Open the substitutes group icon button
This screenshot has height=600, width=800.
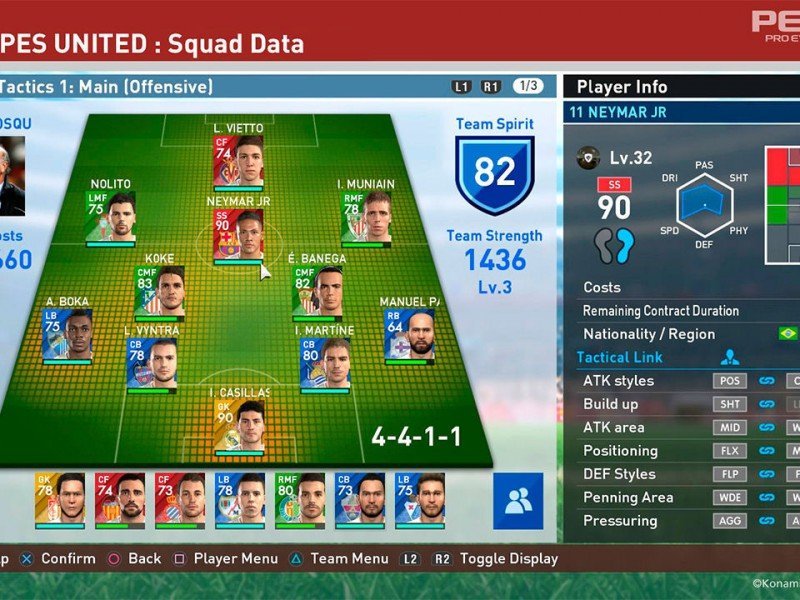(518, 501)
